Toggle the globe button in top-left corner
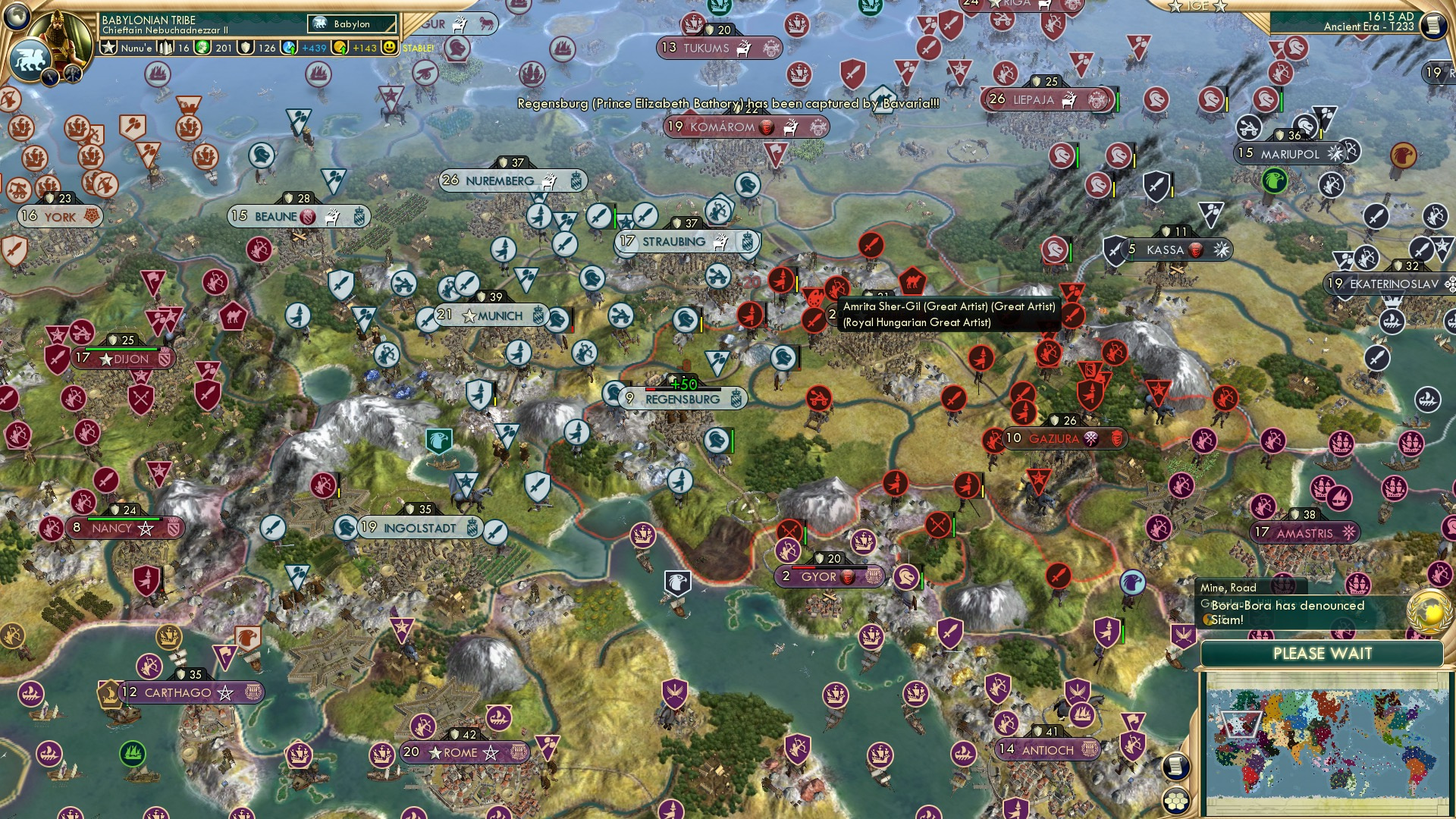The image size is (1456, 819). [x=17, y=15]
